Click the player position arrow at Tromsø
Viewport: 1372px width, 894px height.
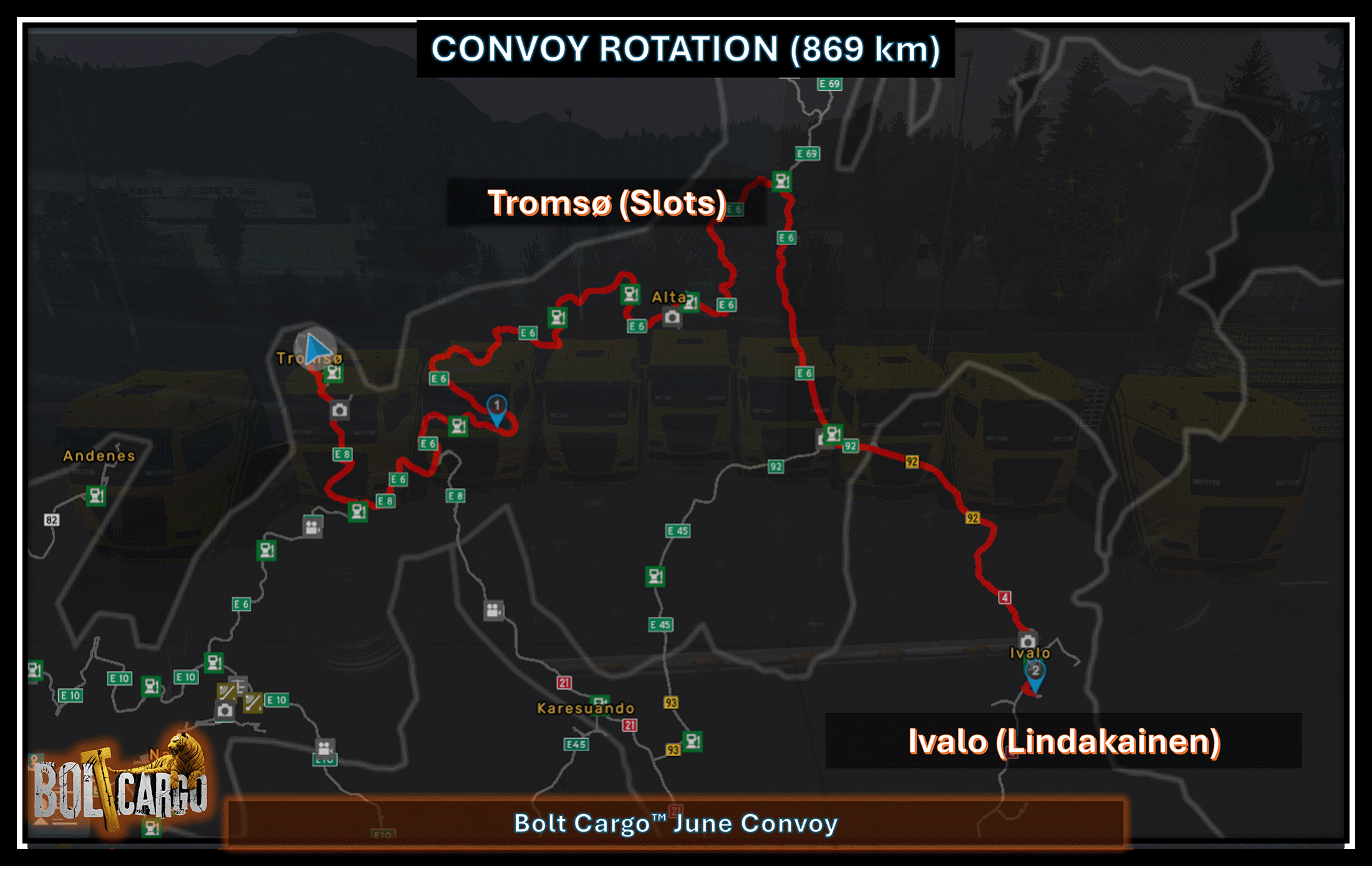pyautogui.click(x=317, y=349)
